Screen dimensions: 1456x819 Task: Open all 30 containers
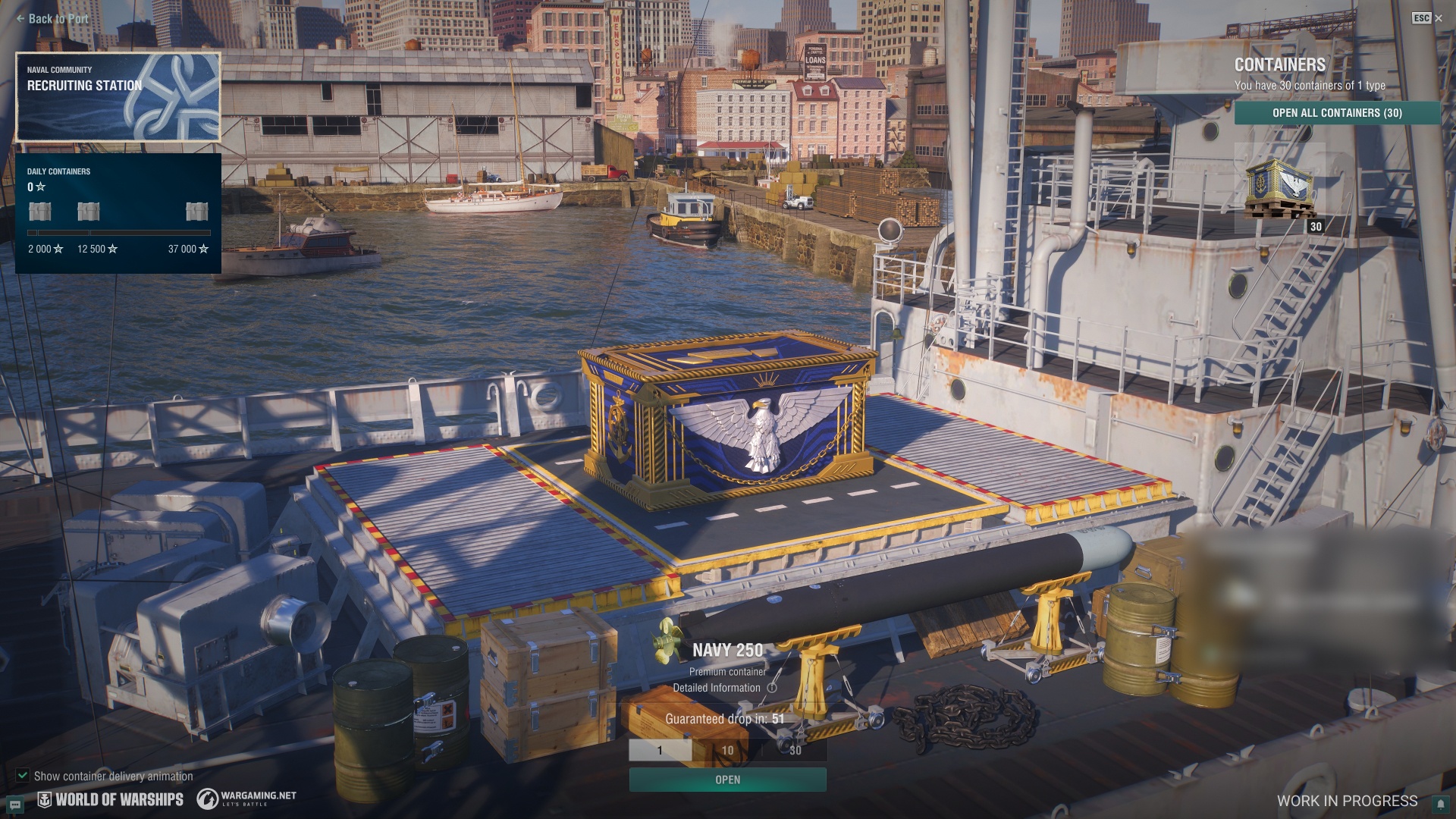[x=1337, y=113]
